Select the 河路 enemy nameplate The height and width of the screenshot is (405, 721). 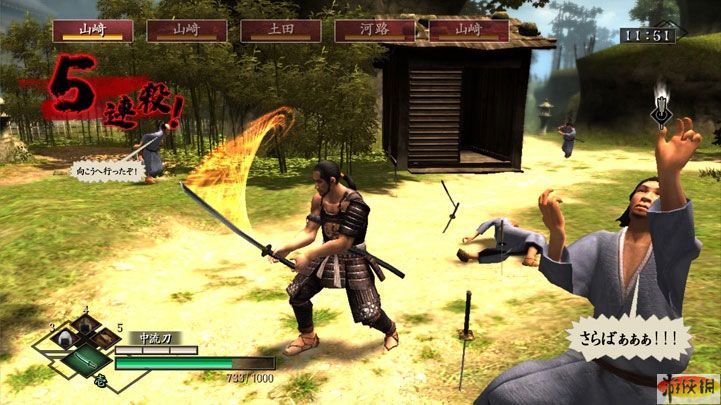[375, 30]
